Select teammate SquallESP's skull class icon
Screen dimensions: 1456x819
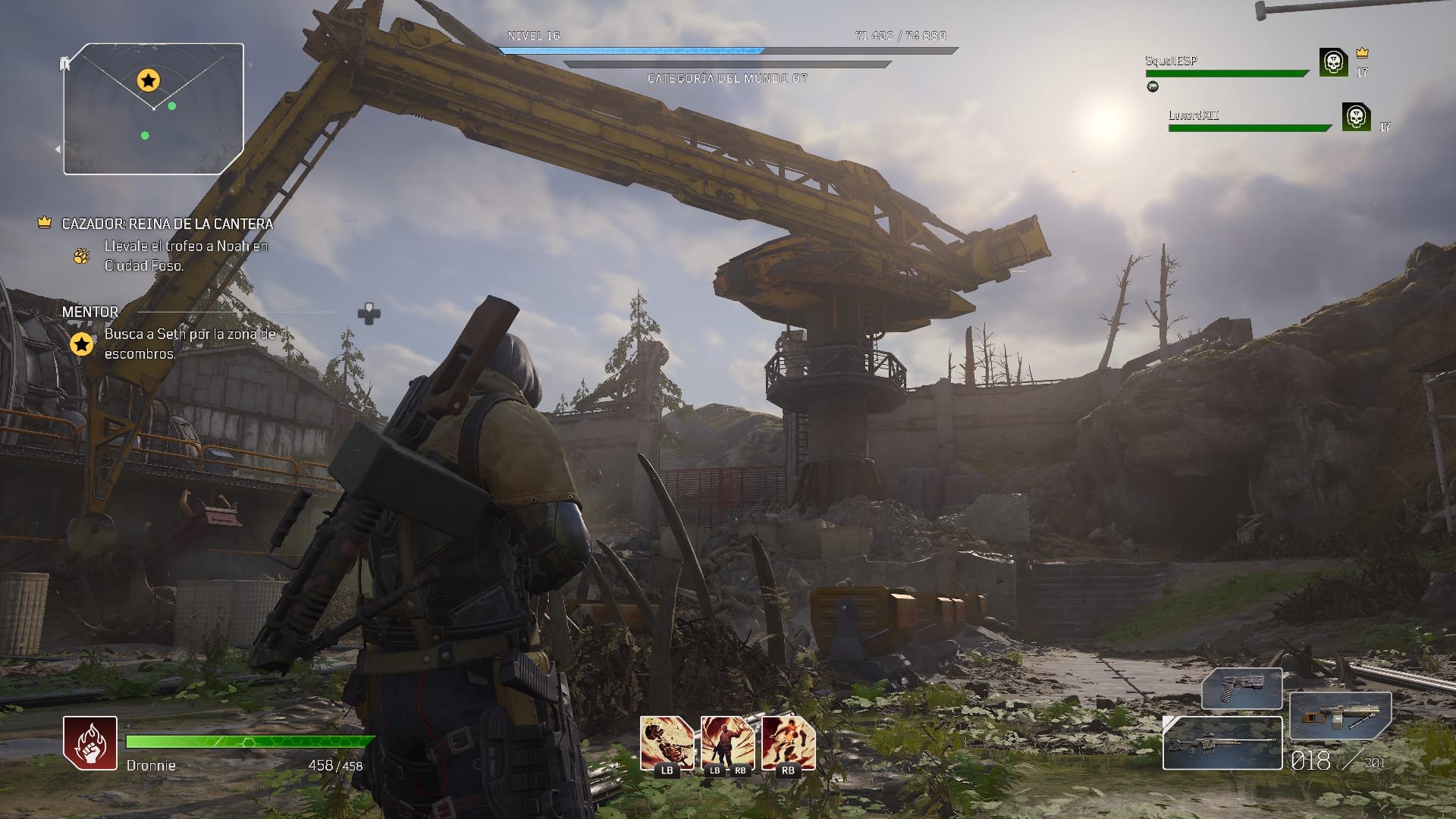1333,62
